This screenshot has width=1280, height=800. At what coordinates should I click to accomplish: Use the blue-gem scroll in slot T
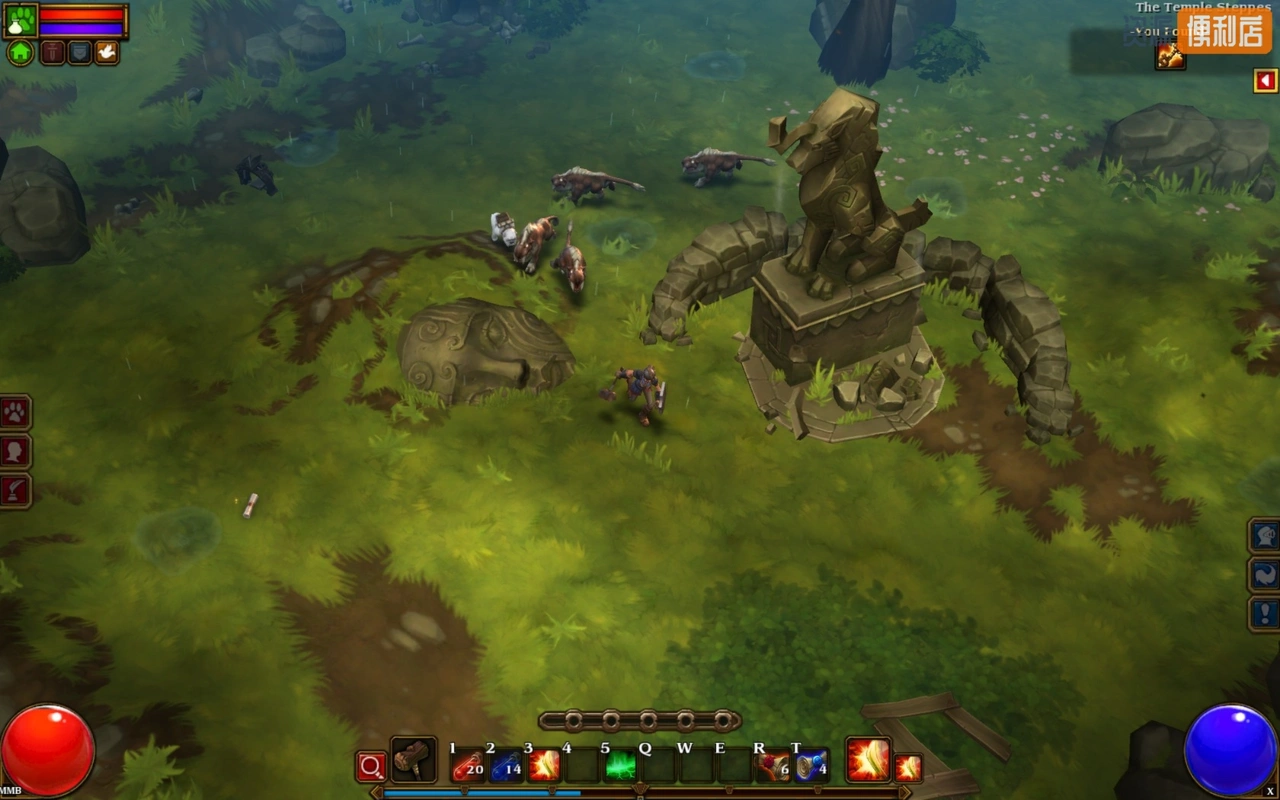click(811, 766)
